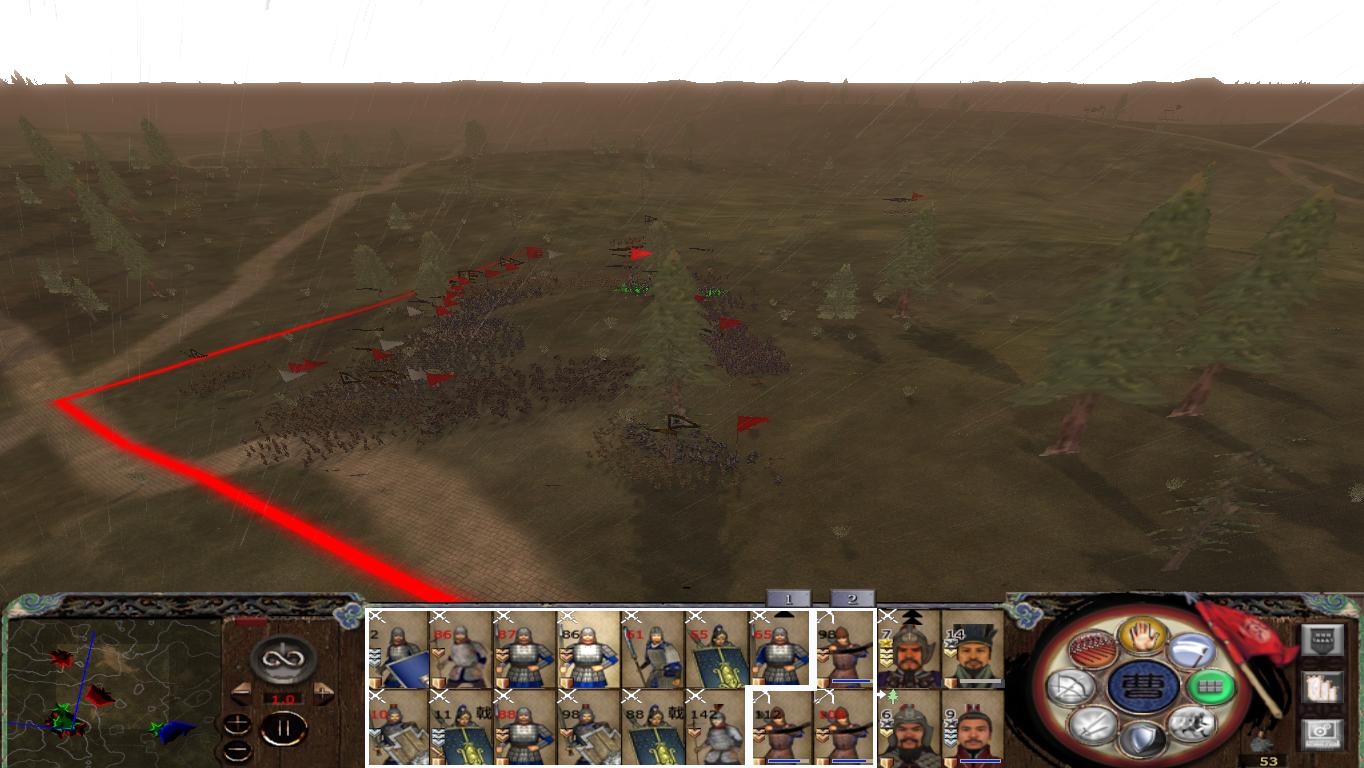This screenshot has width=1364, height=768.
Task: Click the halberd icon on the command wheel
Action: point(1191,648)
